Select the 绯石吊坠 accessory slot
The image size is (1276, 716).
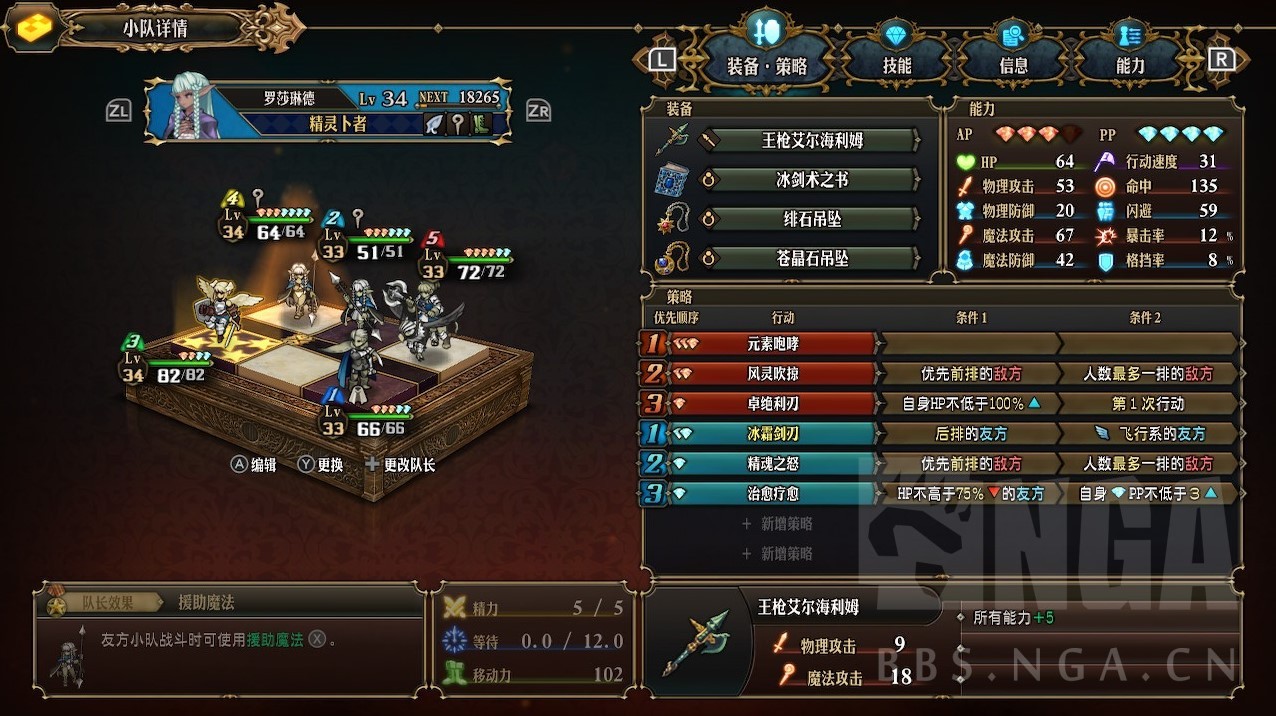812,219
